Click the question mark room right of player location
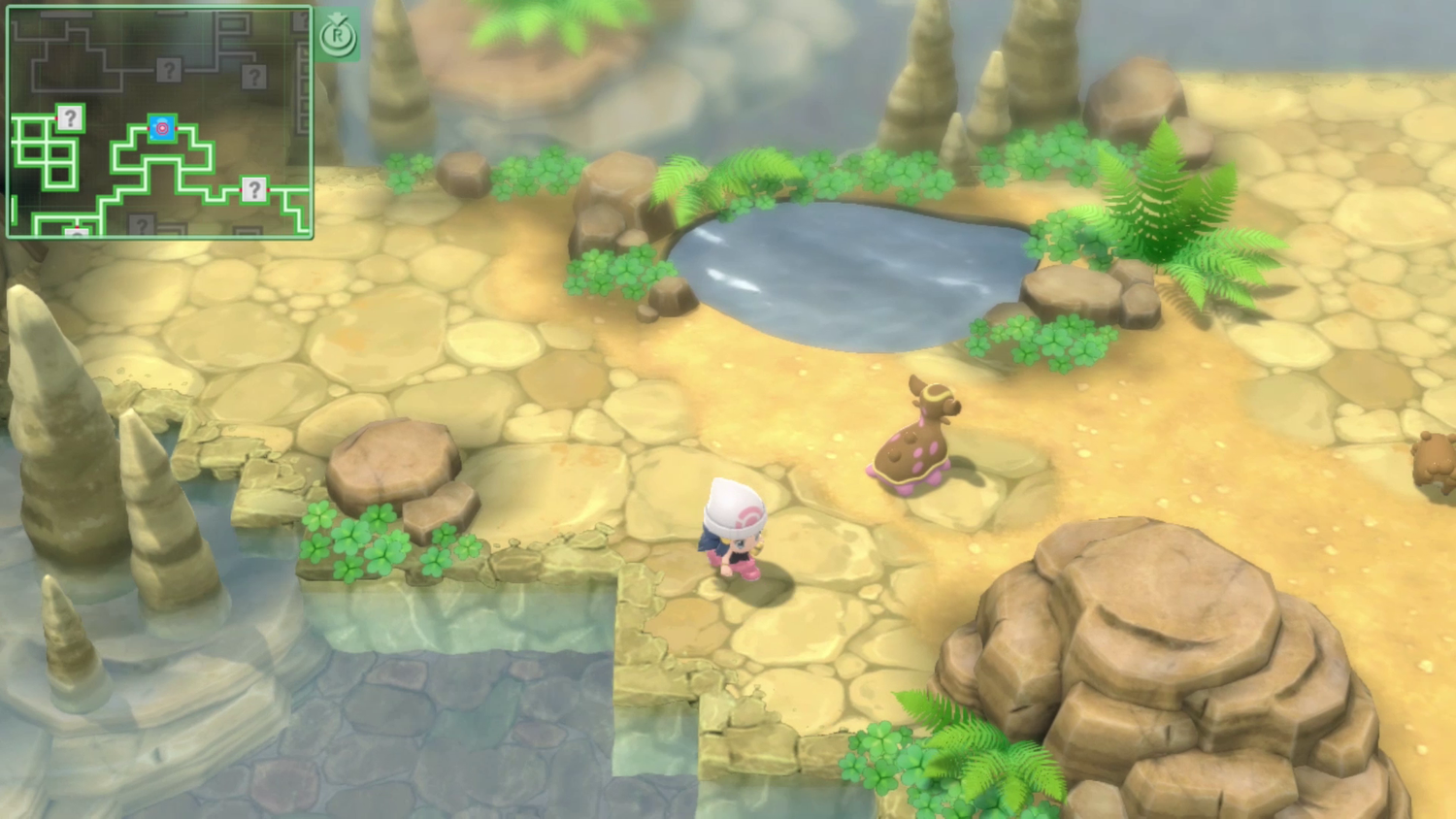Viewport: 1456px width, 819px height. click(x=254, y=190)
